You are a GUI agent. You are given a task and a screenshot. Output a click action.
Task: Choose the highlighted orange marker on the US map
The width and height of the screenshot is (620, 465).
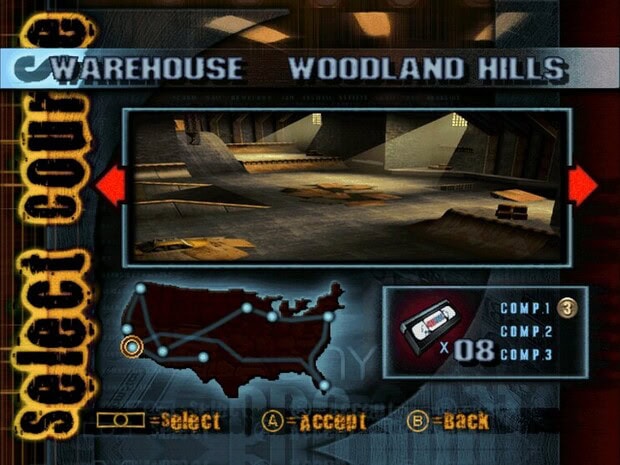tap(132, 347)
